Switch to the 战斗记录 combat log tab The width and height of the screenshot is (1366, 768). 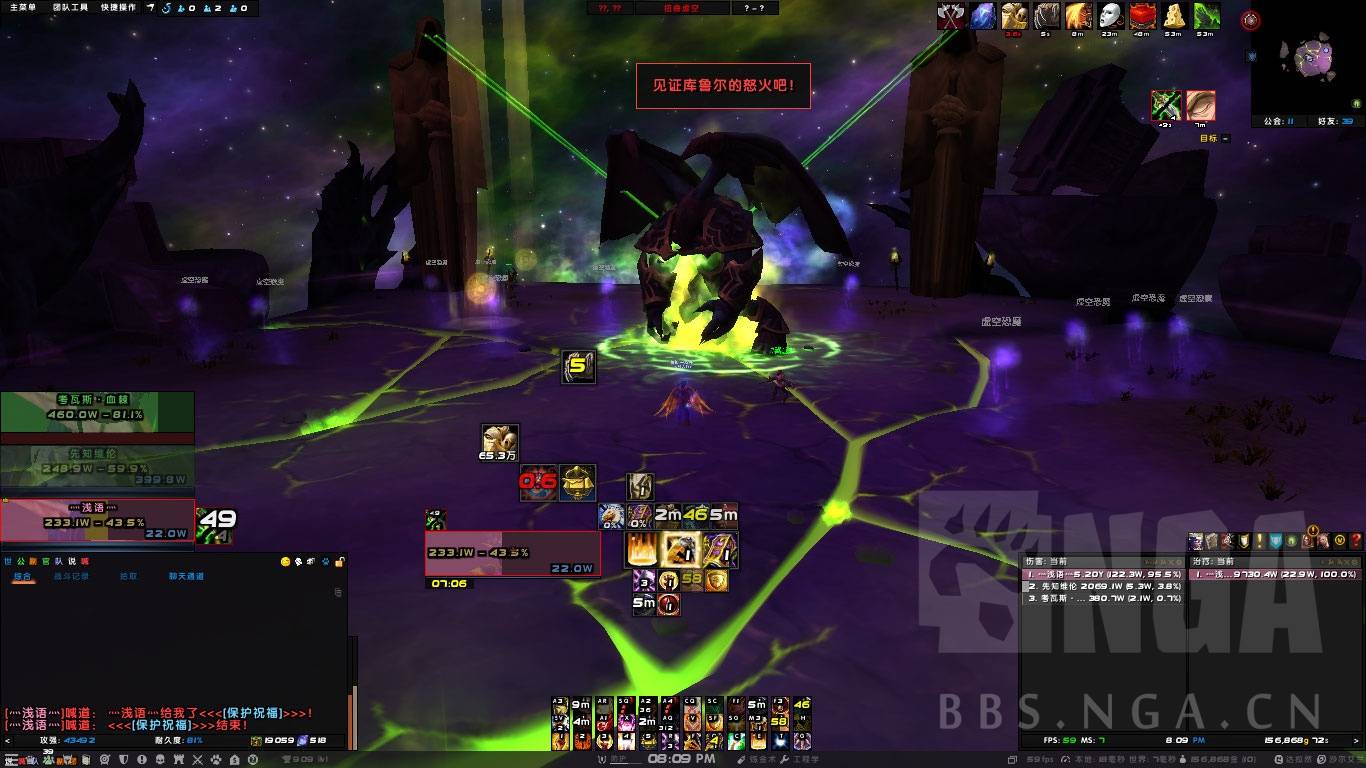coord(72,577)
